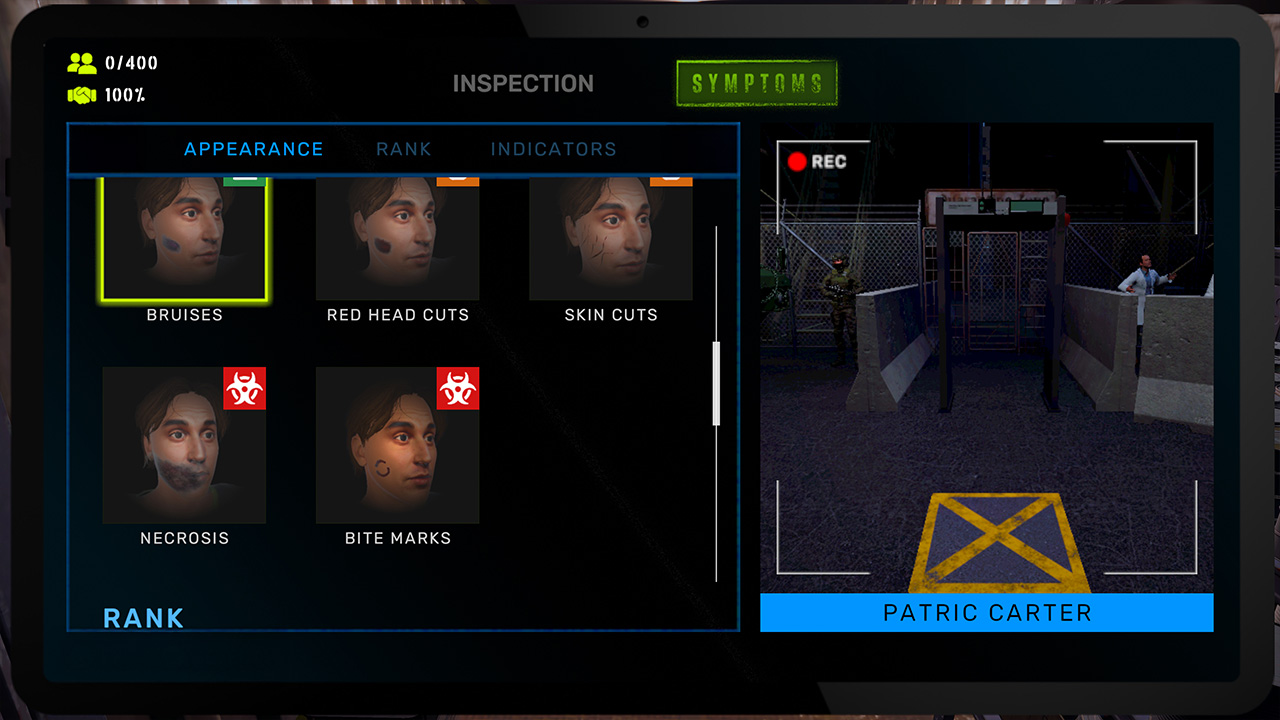Click the symptom list scrollbar handle

tap(717, 385)
